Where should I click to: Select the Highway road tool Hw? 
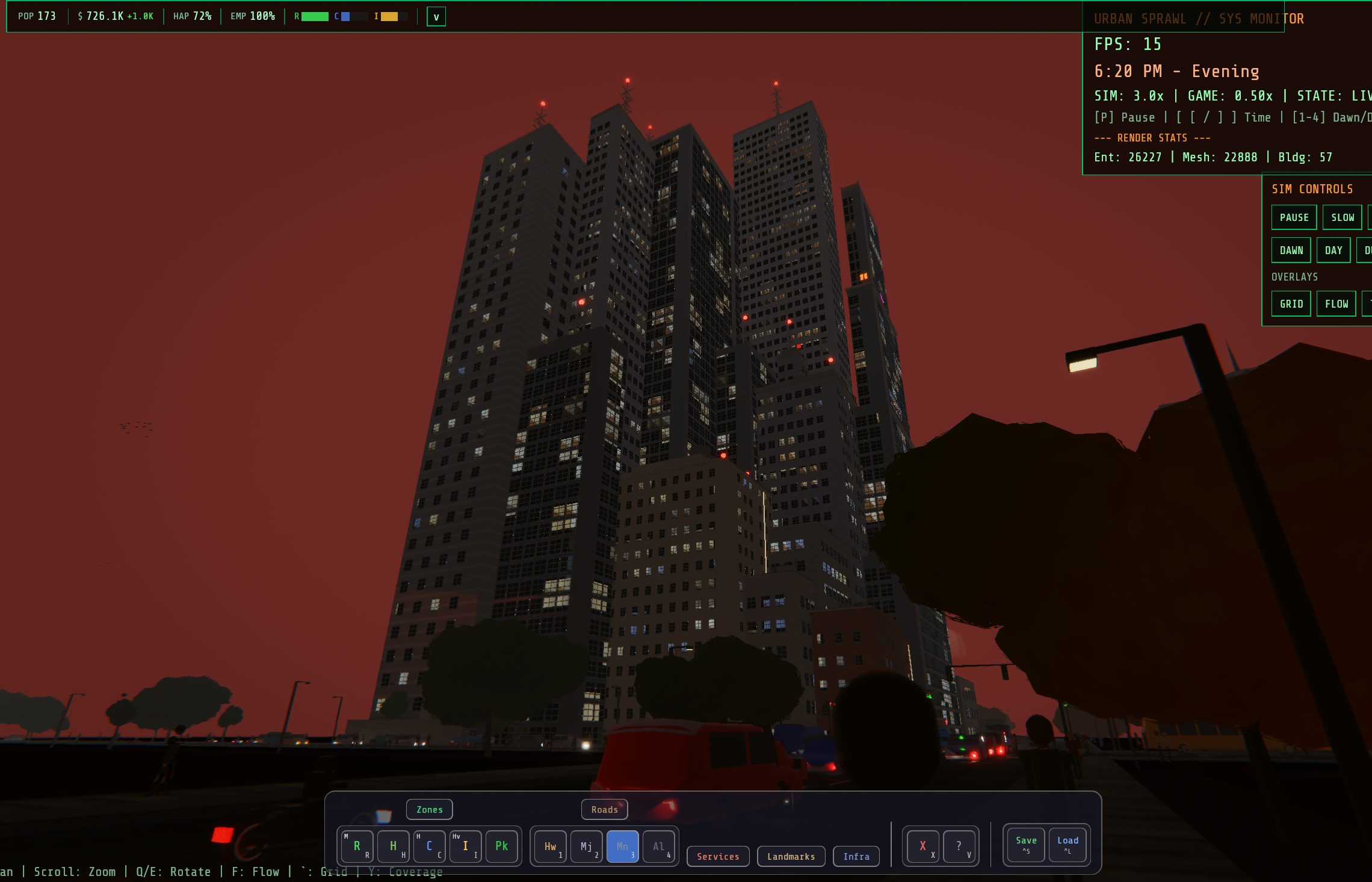pos(549,846)
